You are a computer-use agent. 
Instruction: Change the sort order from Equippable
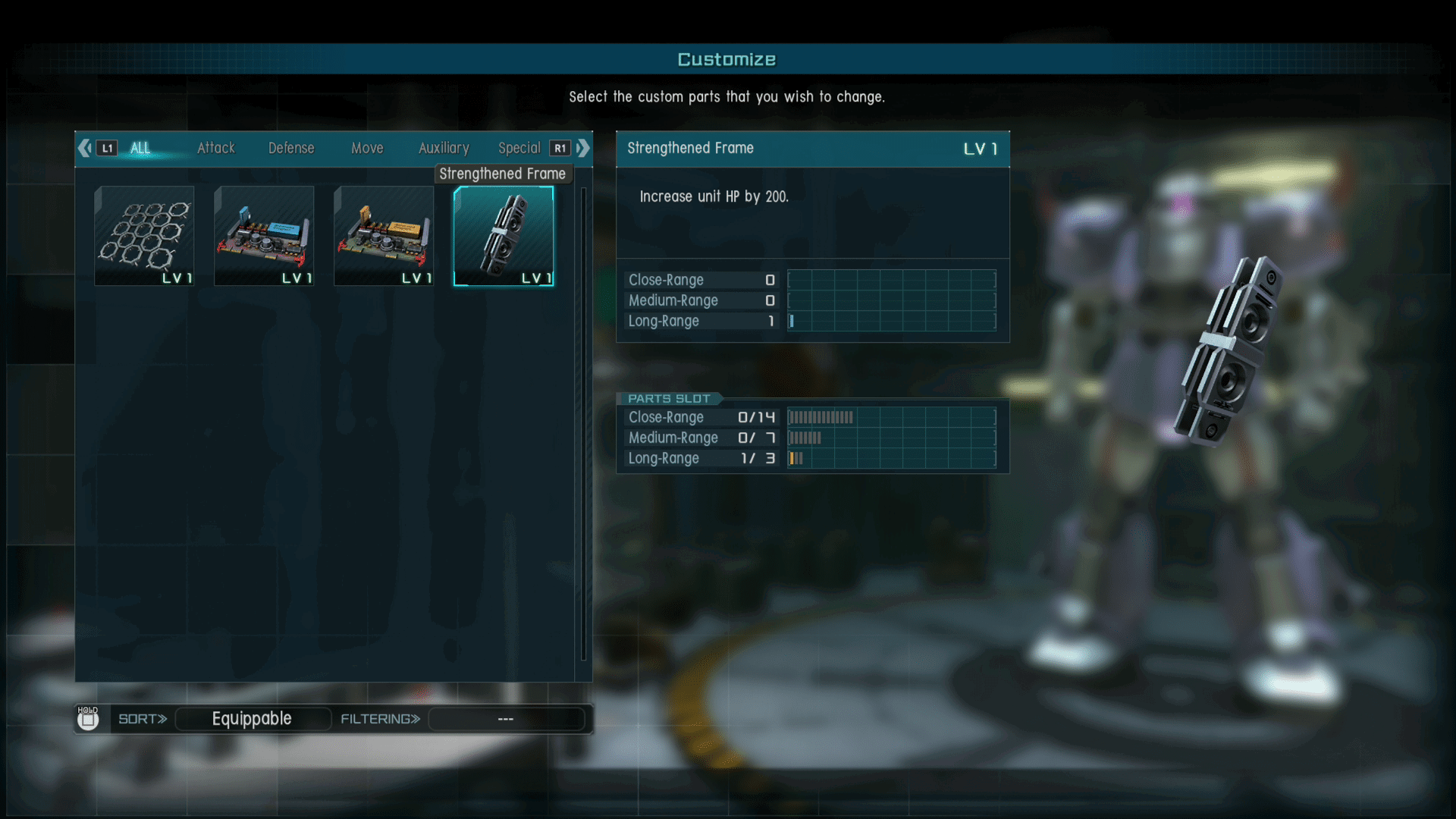click(253, 719)
